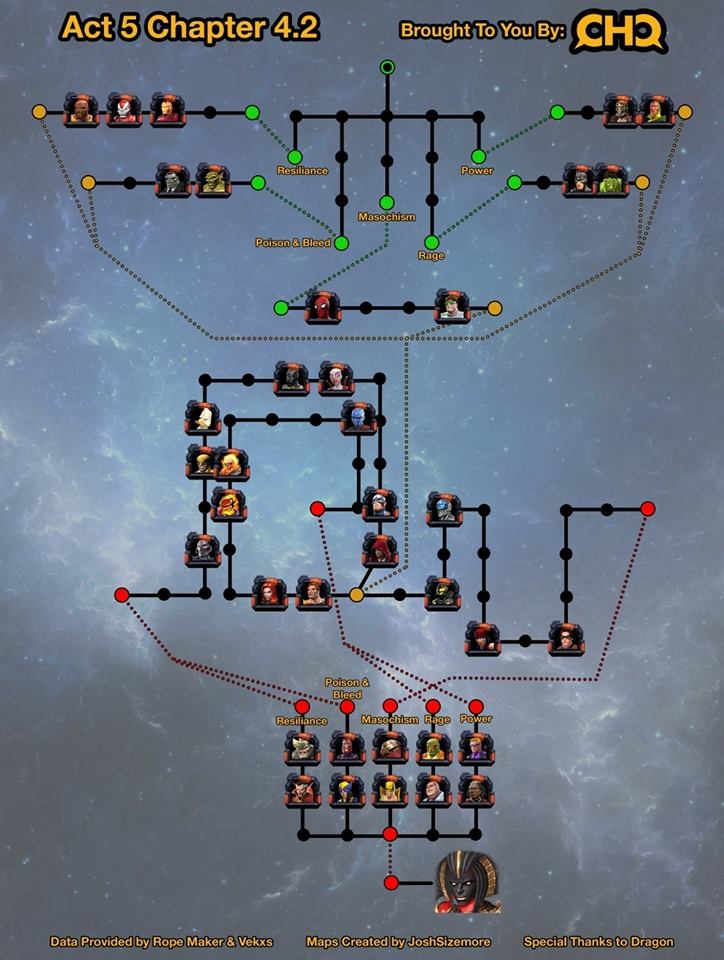Click the green Poison & Bleed portal
Viewport: 724px width, 960px height.
point(341,243)
